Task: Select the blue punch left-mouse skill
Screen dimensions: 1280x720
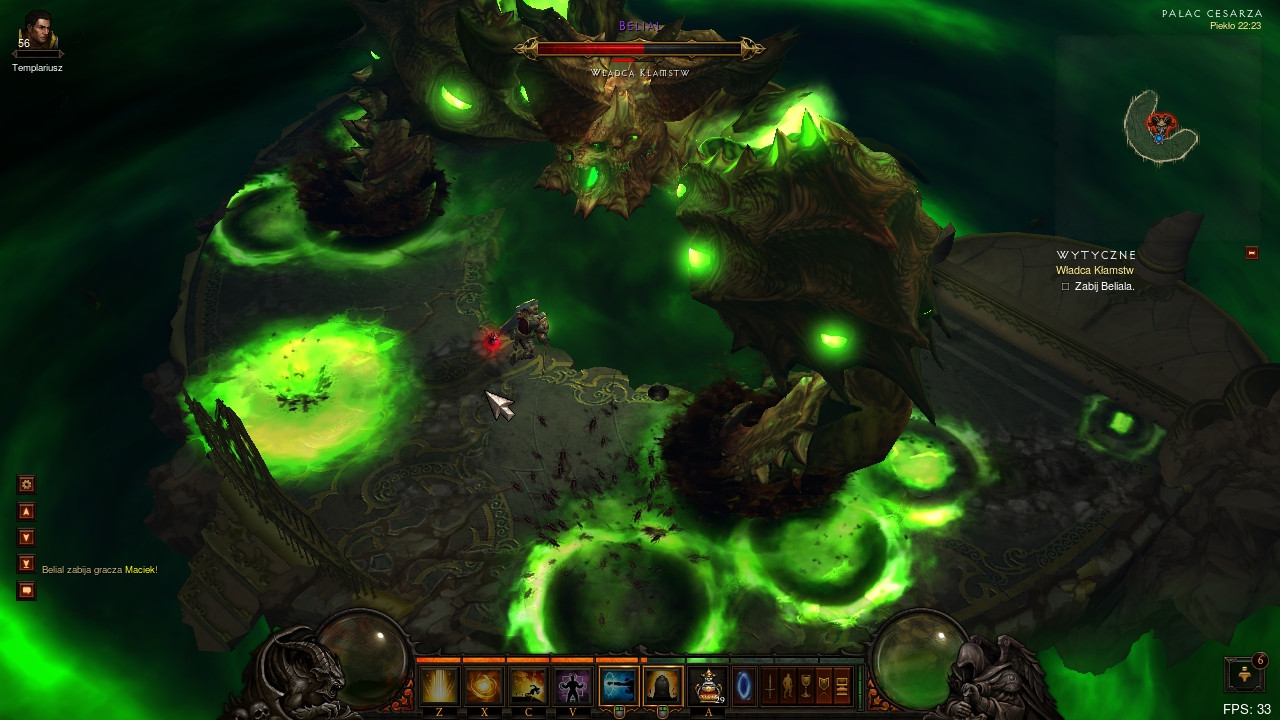Action: tap(618, 686)
